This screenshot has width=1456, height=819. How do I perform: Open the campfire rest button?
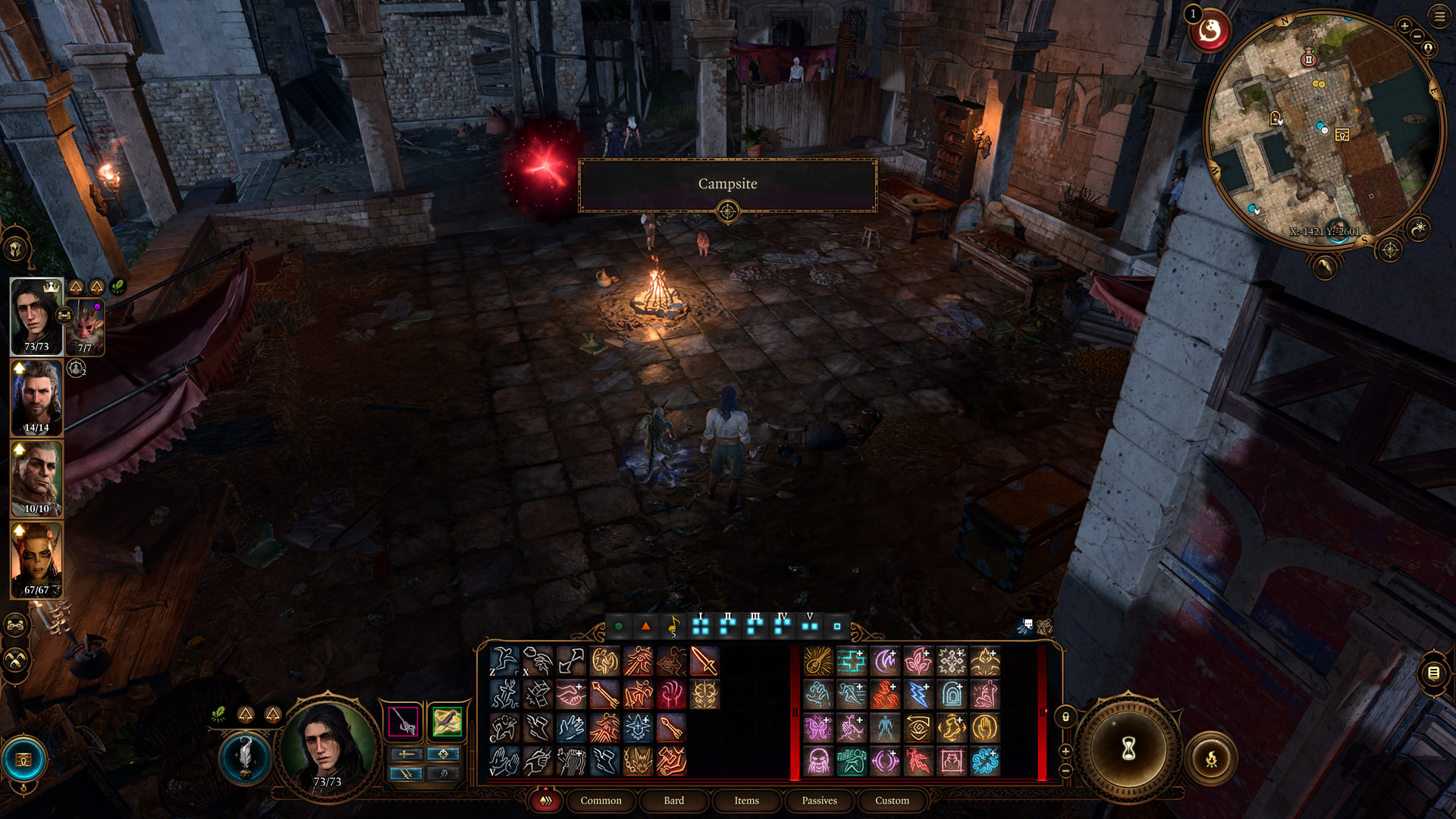[x=1211, y=758]
